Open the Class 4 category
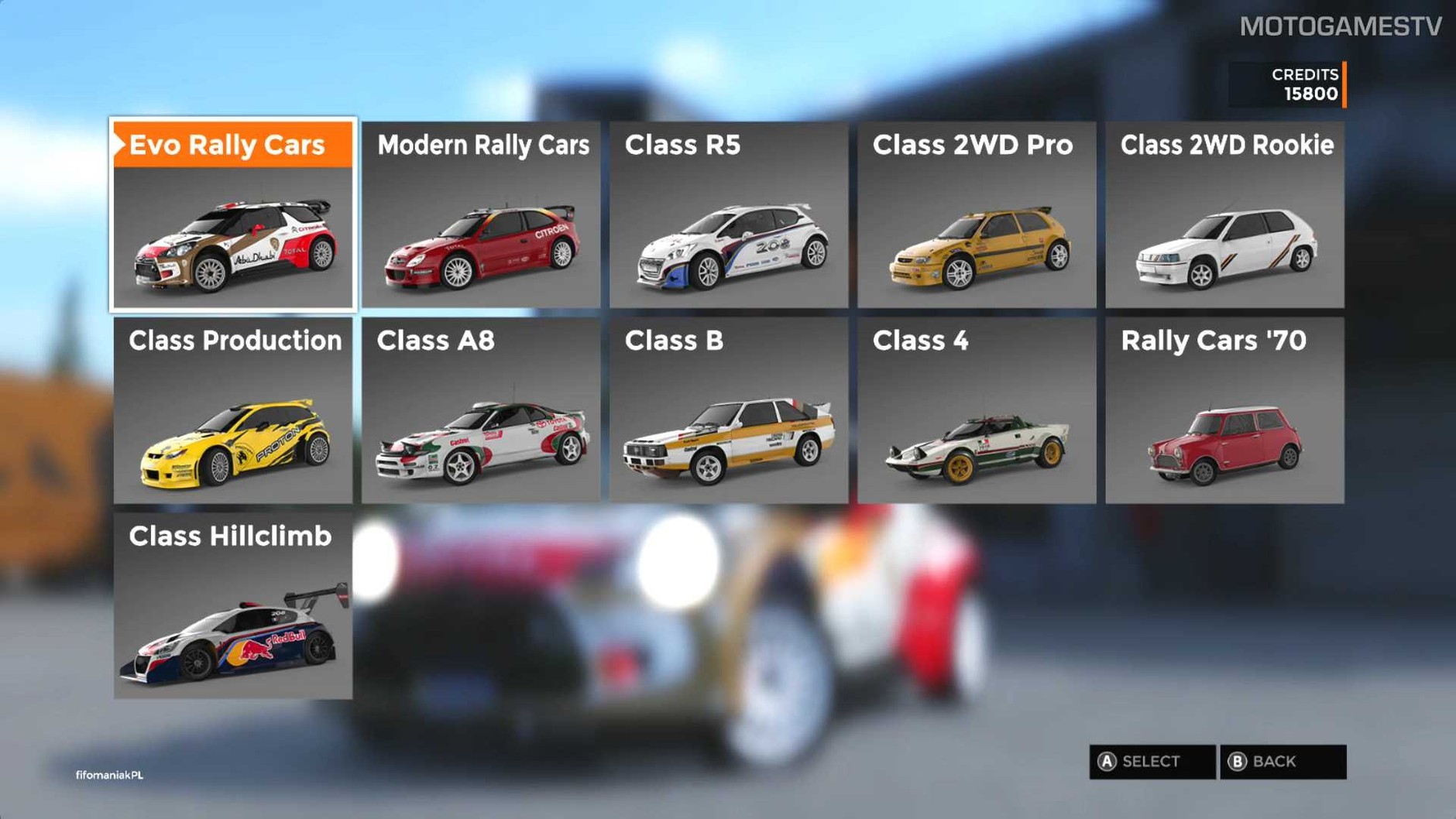Viewport: 1456px width, 819px height. pyautogui.click(x=977, y=410)
